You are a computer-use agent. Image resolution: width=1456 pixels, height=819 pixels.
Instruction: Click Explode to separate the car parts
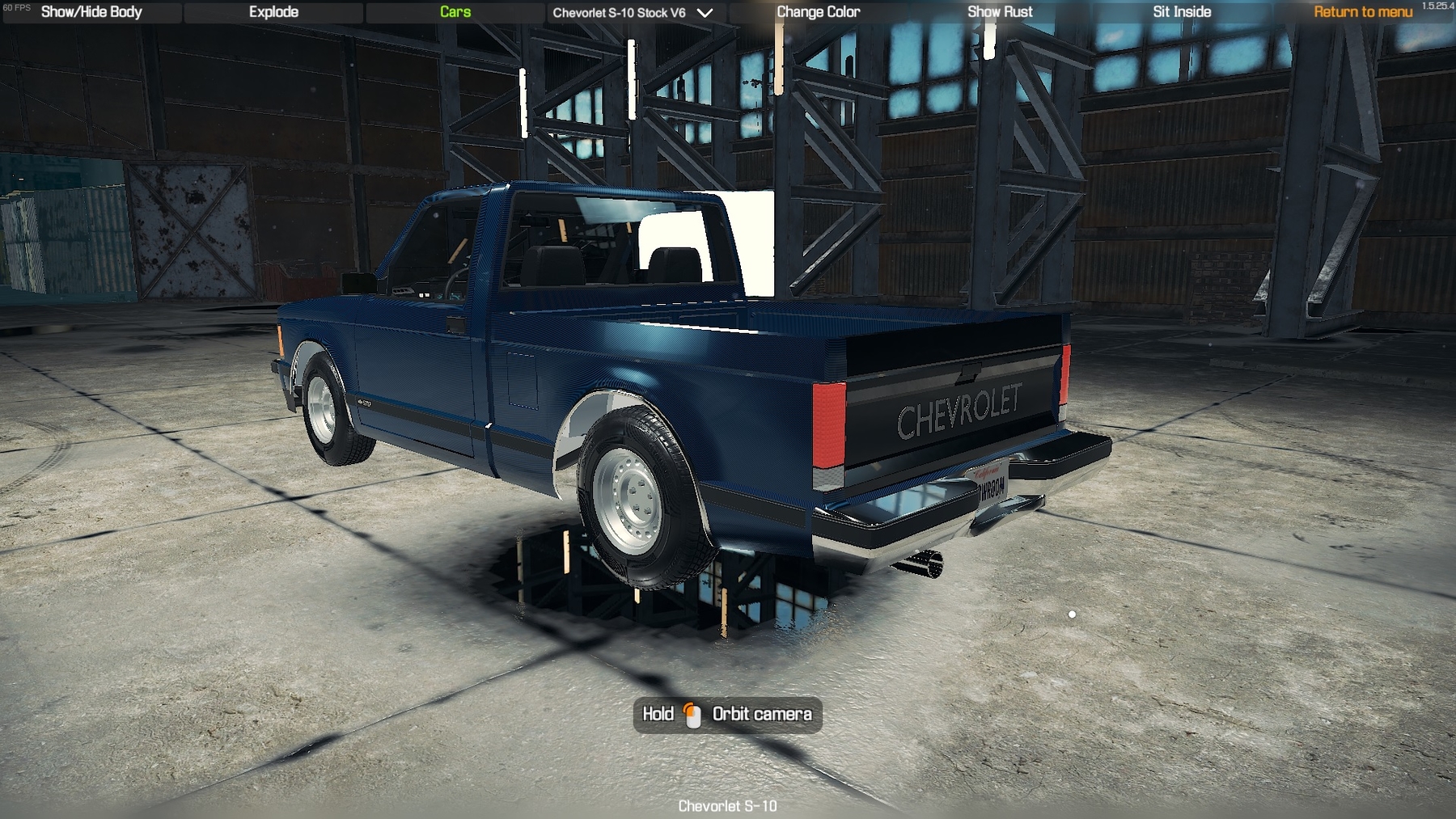[x=274, y=12]
